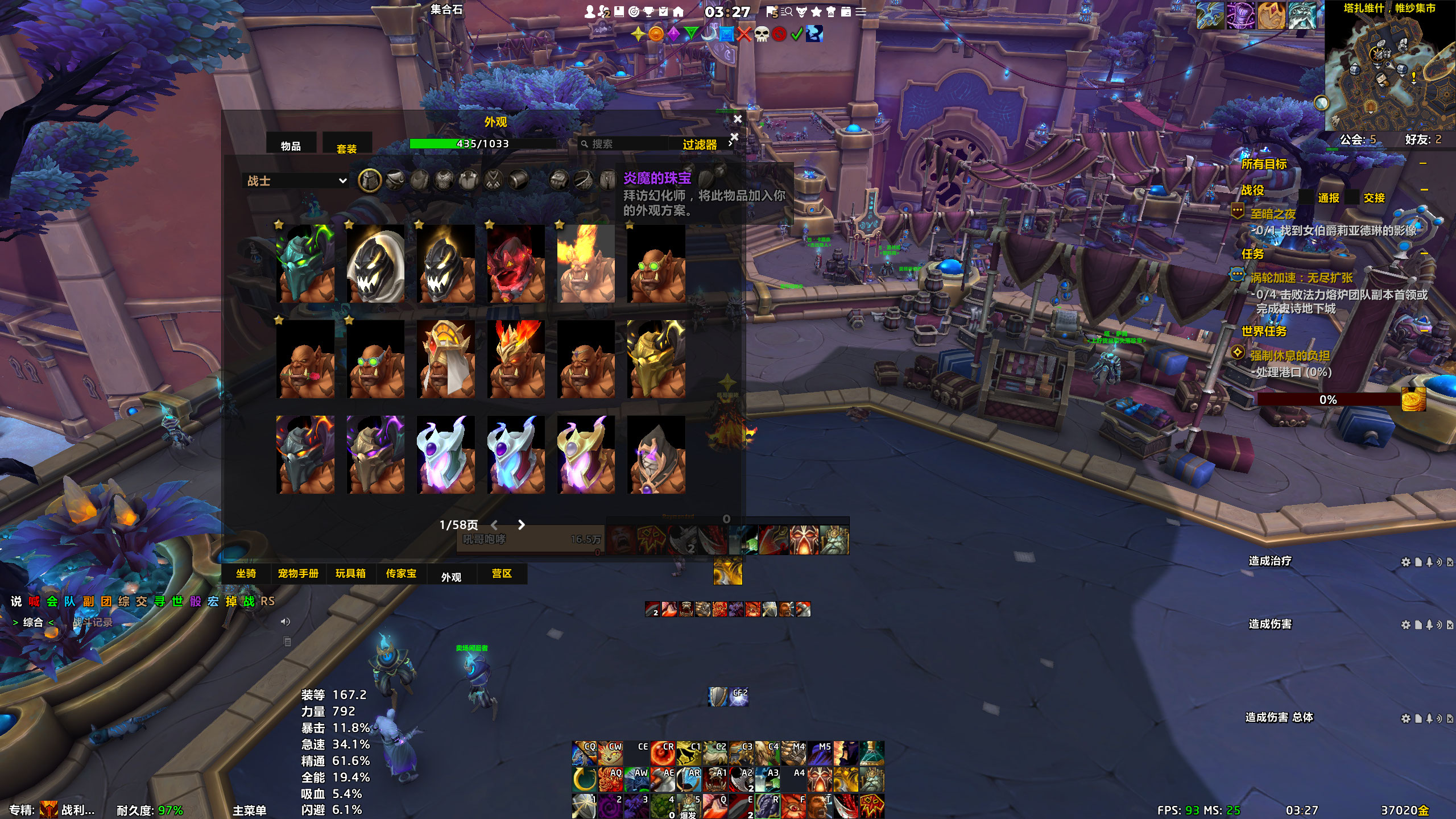Switch to the 传家宝 heirlooms tab
This screenshot has width=1456, height=819.
coord(401,573)
